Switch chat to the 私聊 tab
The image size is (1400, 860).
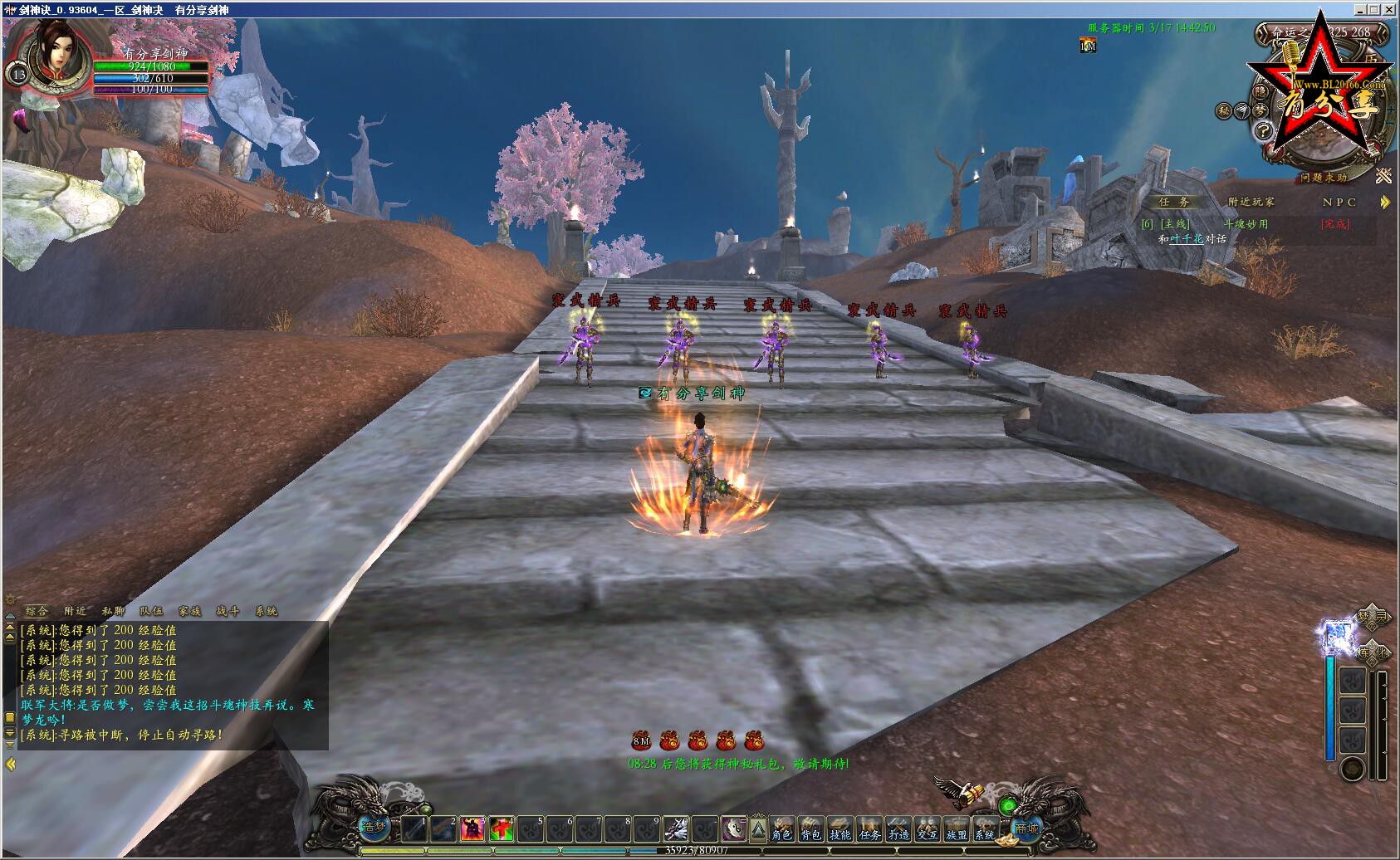113,611
